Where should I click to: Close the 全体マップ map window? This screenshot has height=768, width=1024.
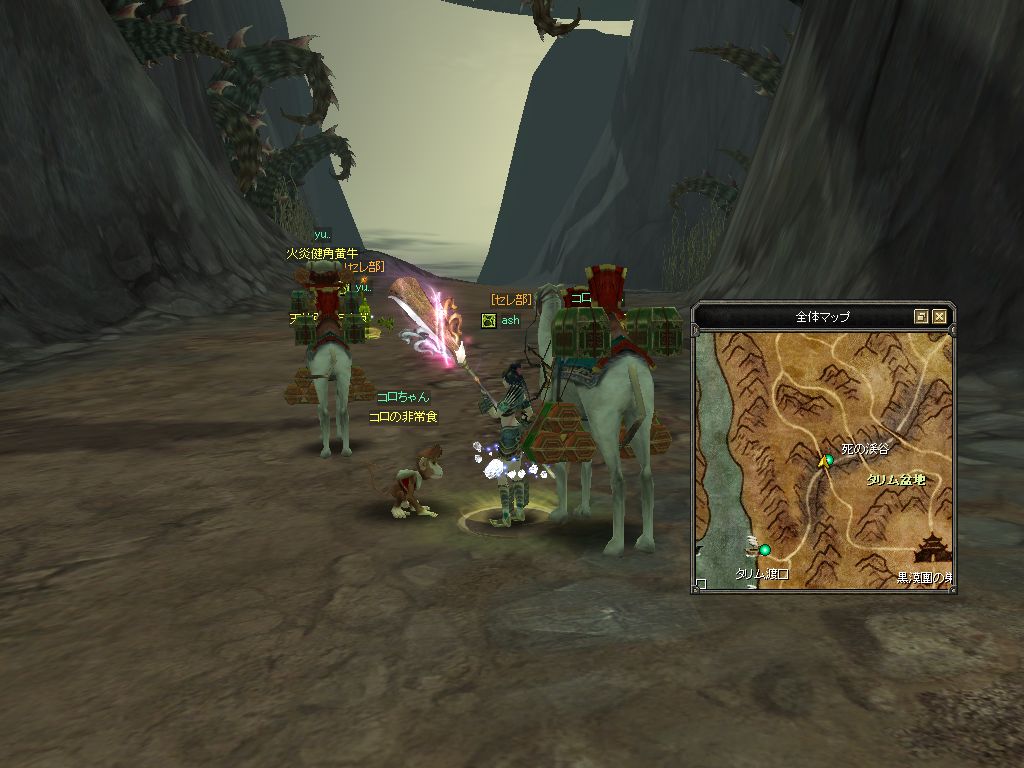(939, 317)
